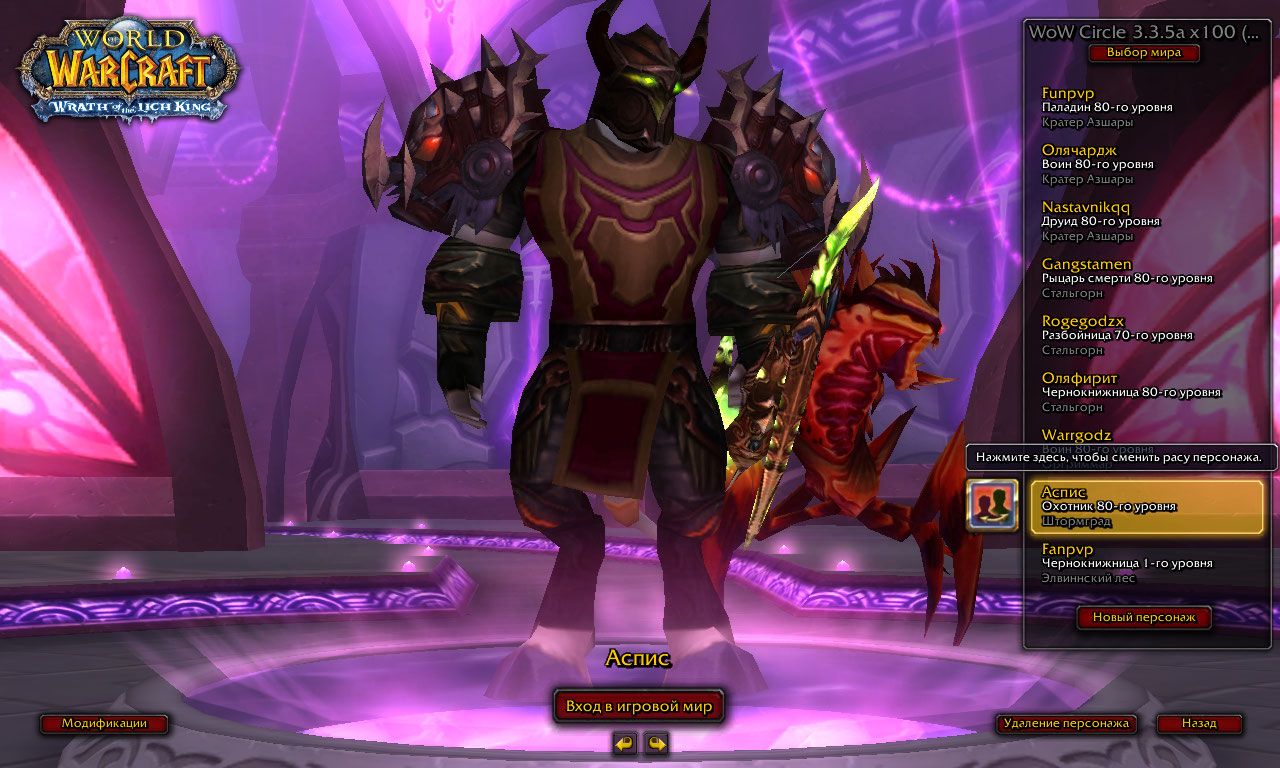1280x768 pixels.
Task: Create a character with Новый персонаж
Action: 1143,618
